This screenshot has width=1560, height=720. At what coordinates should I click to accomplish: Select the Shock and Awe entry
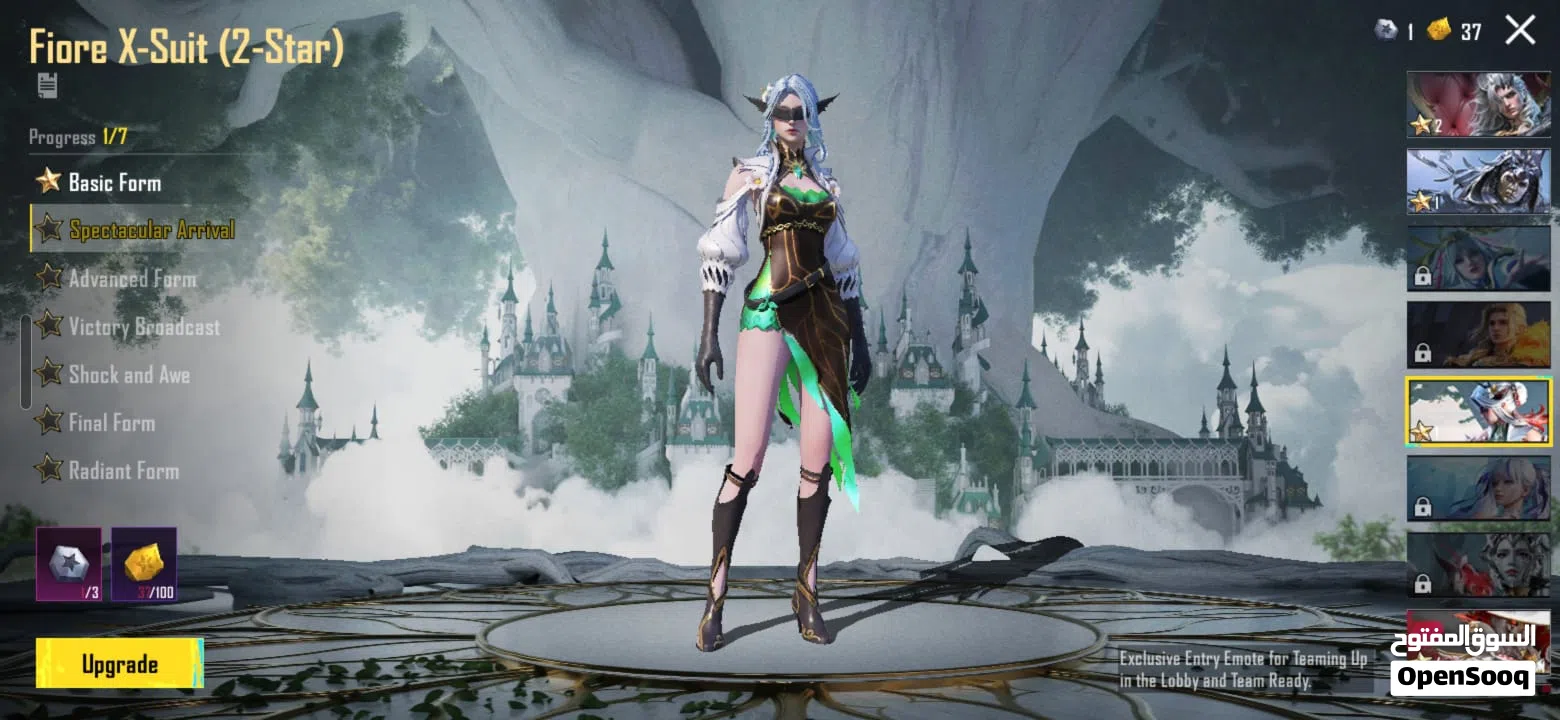pyautogui.click(x=129, y=375)
